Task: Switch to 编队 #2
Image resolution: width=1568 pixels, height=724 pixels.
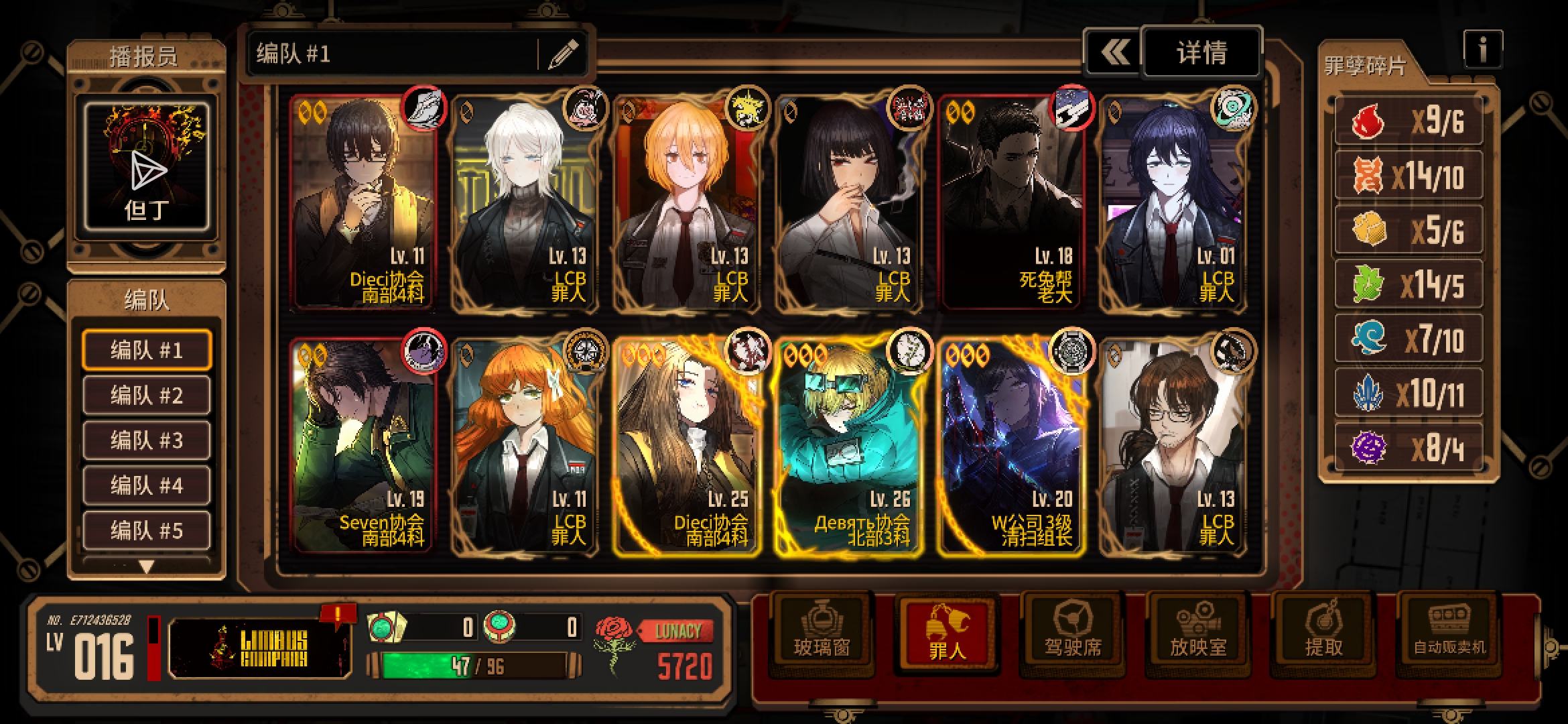Action: pyautogui.click(x=146, y=396)
